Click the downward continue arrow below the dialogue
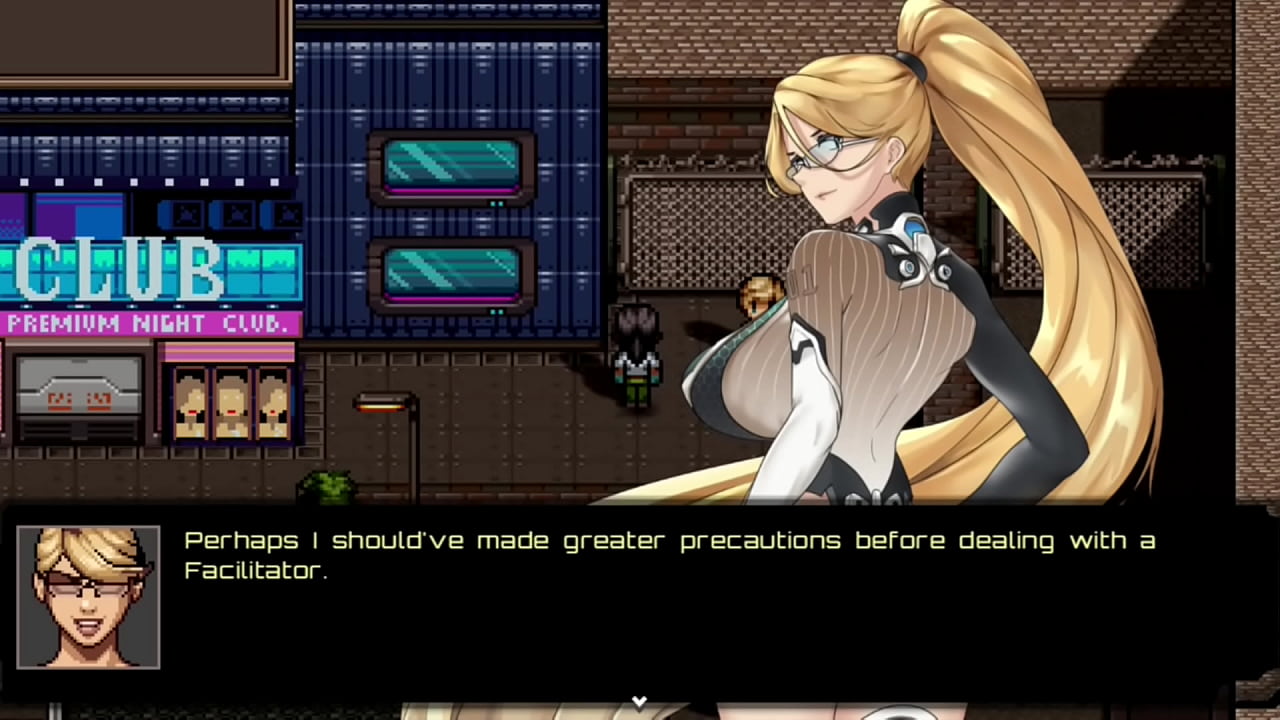The height and width of the screenshot is (720, 1280). 639,701
